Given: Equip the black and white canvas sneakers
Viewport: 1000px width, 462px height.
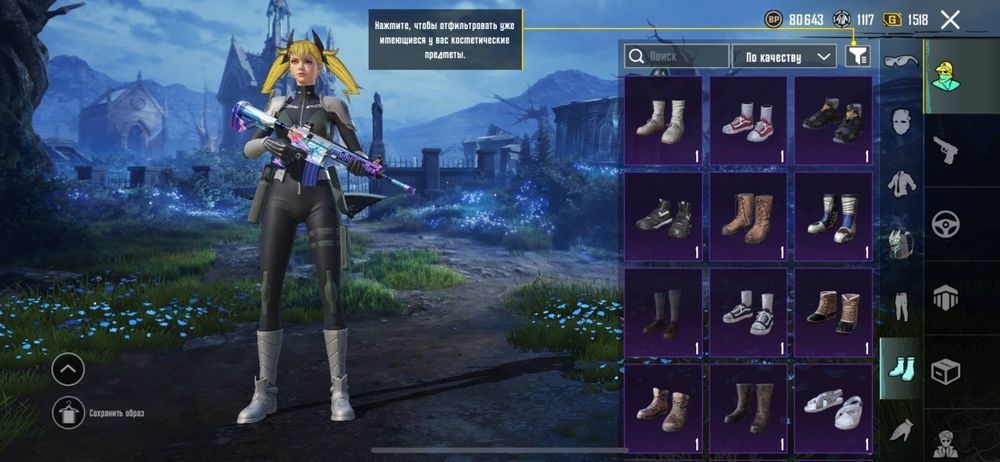Looking at the screenshot, I should [748, 312].
